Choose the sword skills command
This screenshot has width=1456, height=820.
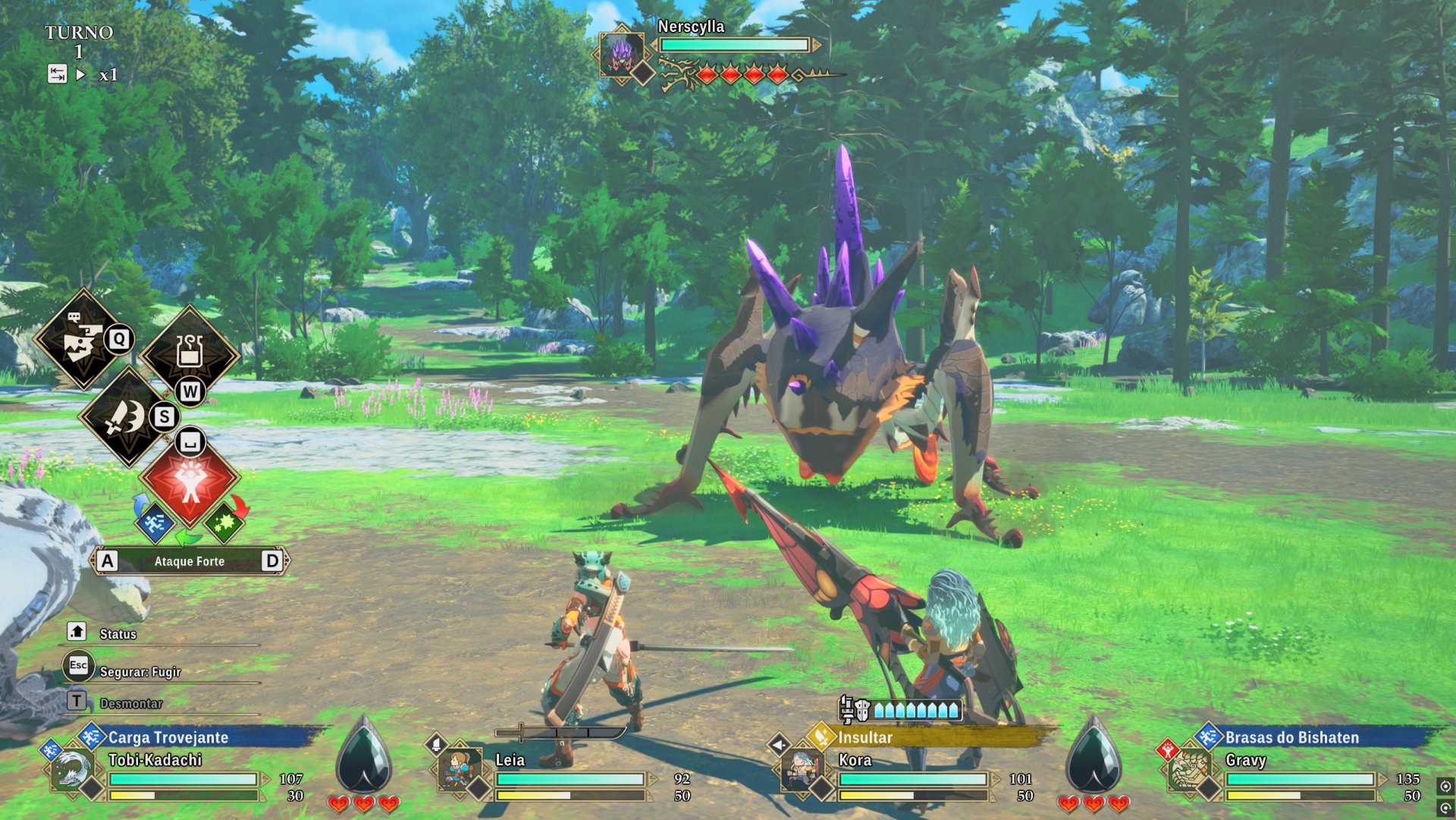127,416
